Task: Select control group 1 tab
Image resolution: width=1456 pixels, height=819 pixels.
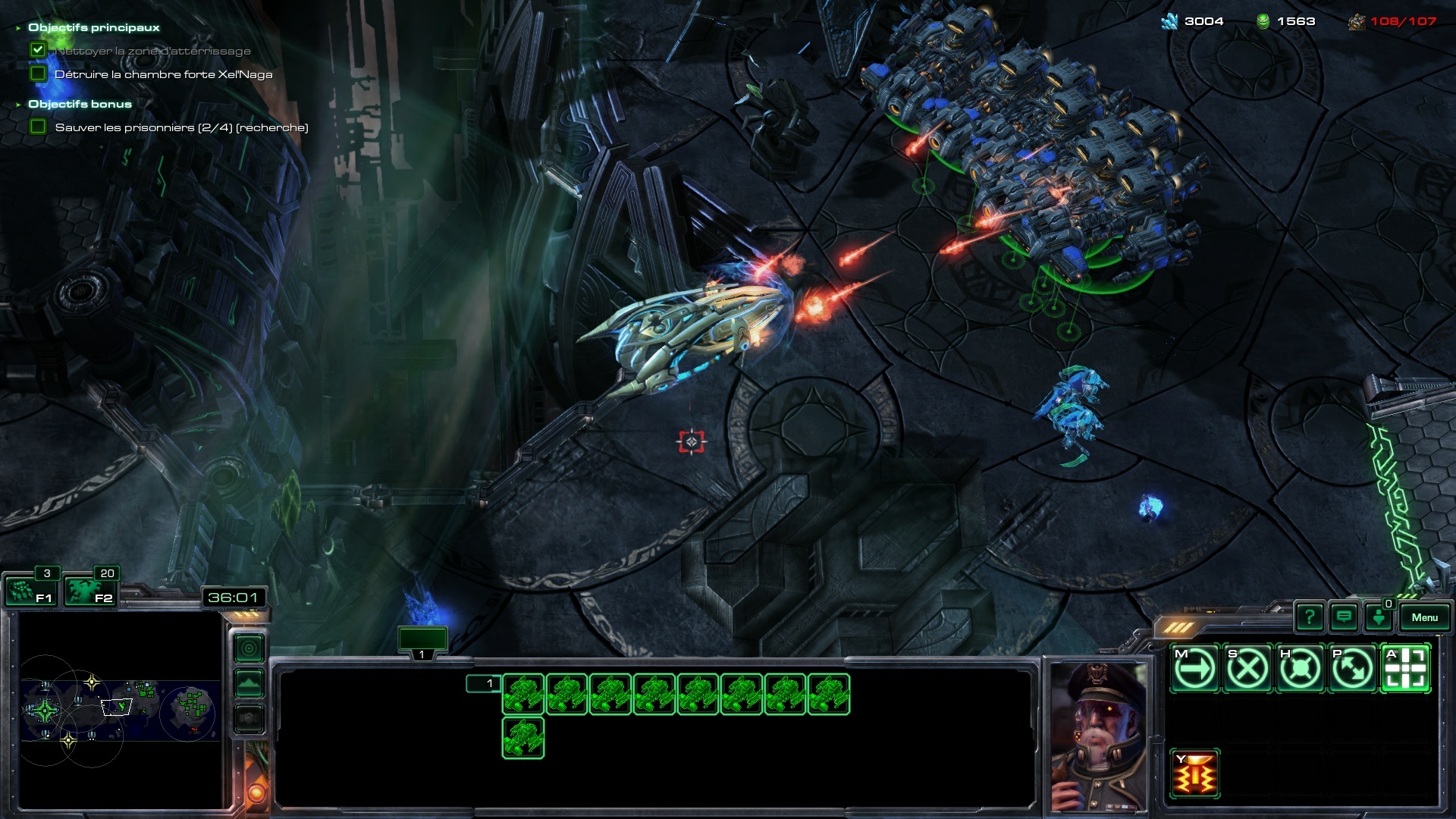Action: coord(422,642)
